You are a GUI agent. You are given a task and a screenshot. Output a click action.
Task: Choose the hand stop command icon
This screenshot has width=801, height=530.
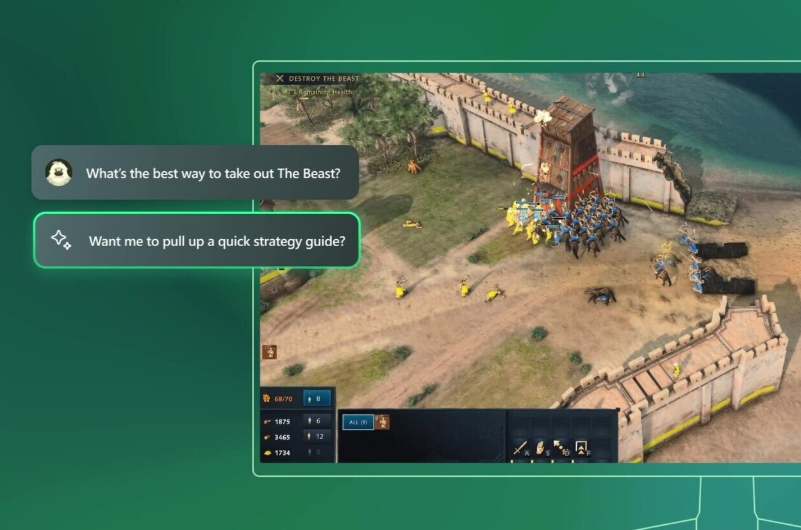(541, 447)
